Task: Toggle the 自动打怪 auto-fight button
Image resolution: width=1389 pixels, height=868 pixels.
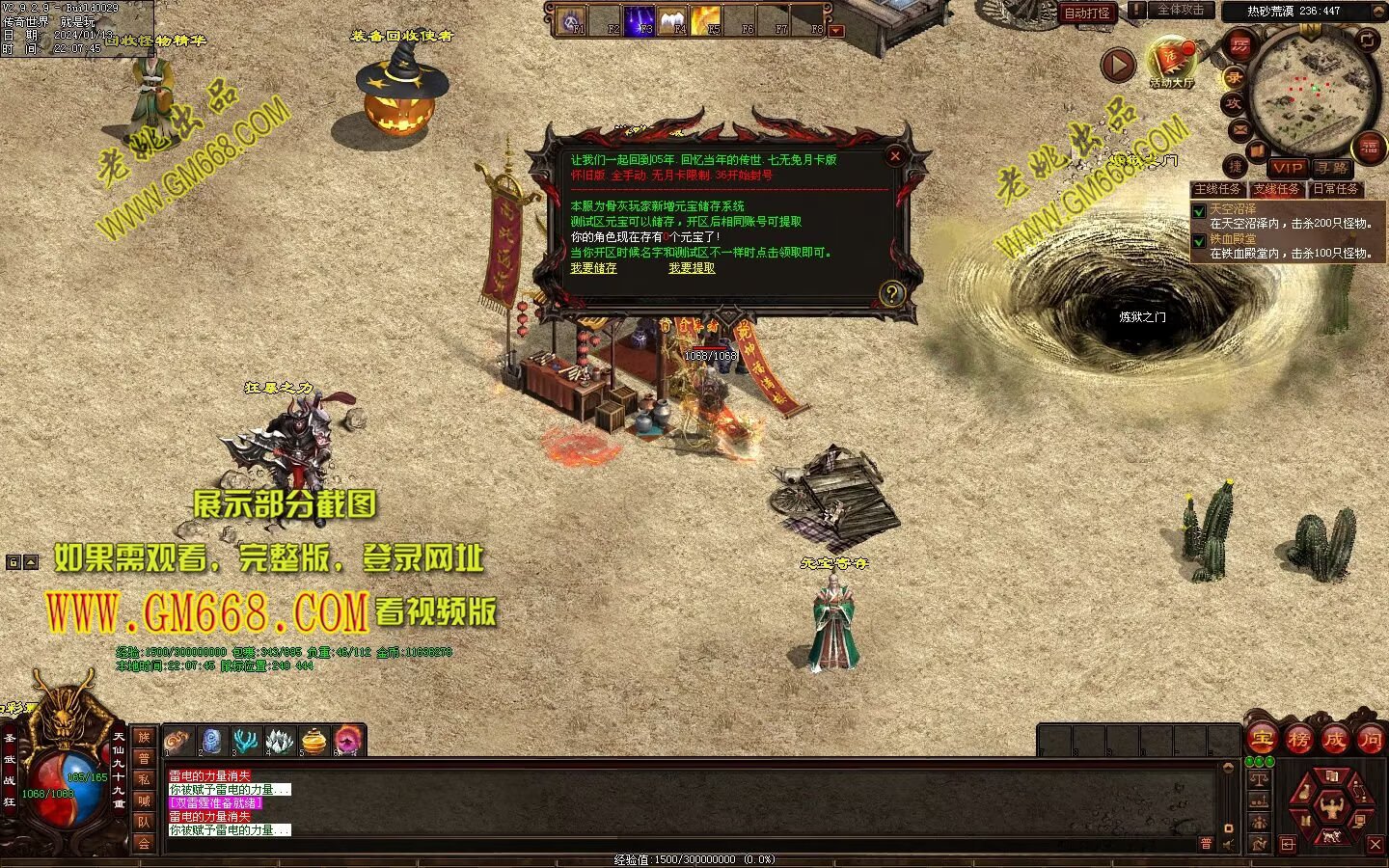Action: tap(1087, 13)
